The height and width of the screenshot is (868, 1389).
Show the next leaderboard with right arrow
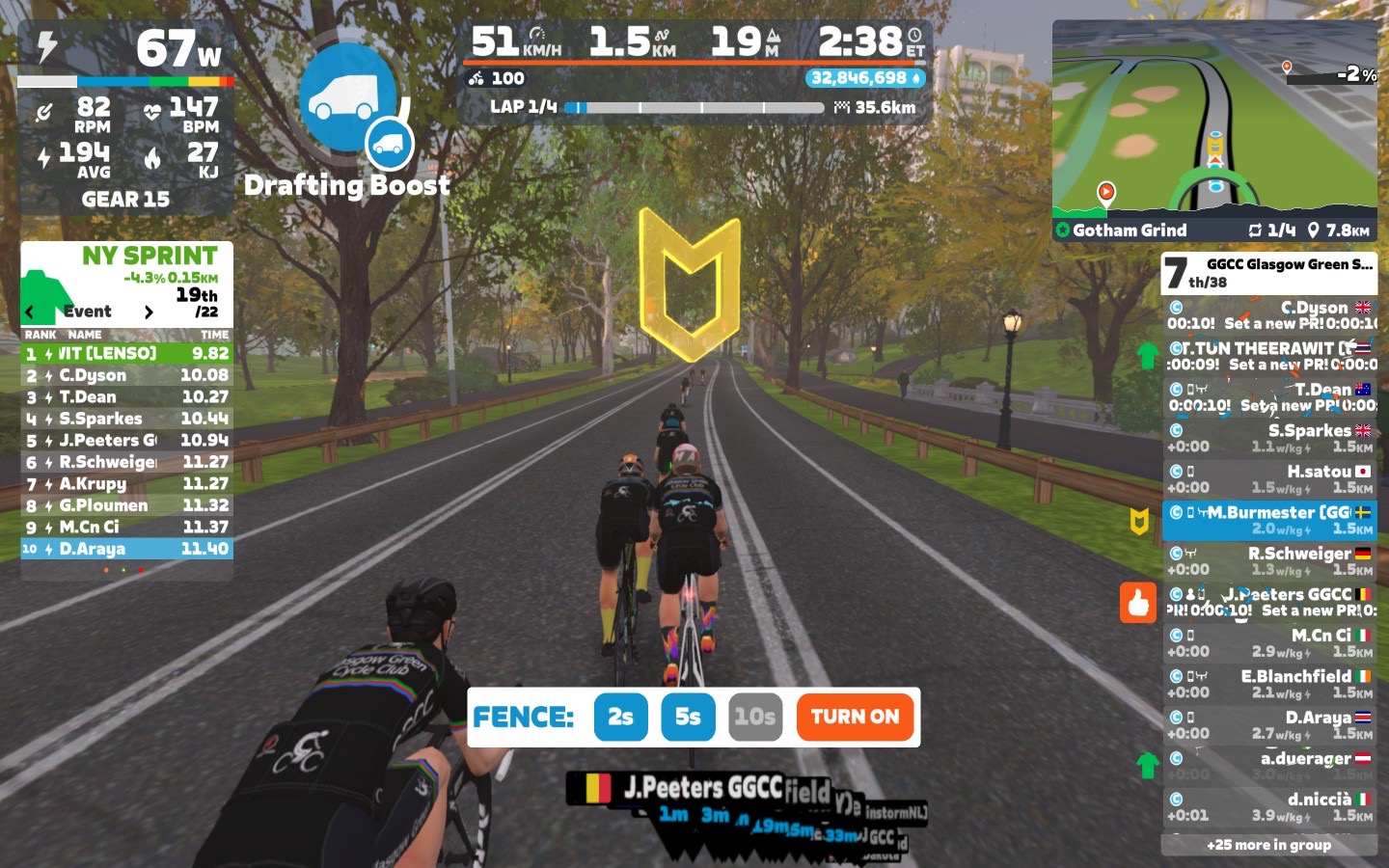[149, 312]
